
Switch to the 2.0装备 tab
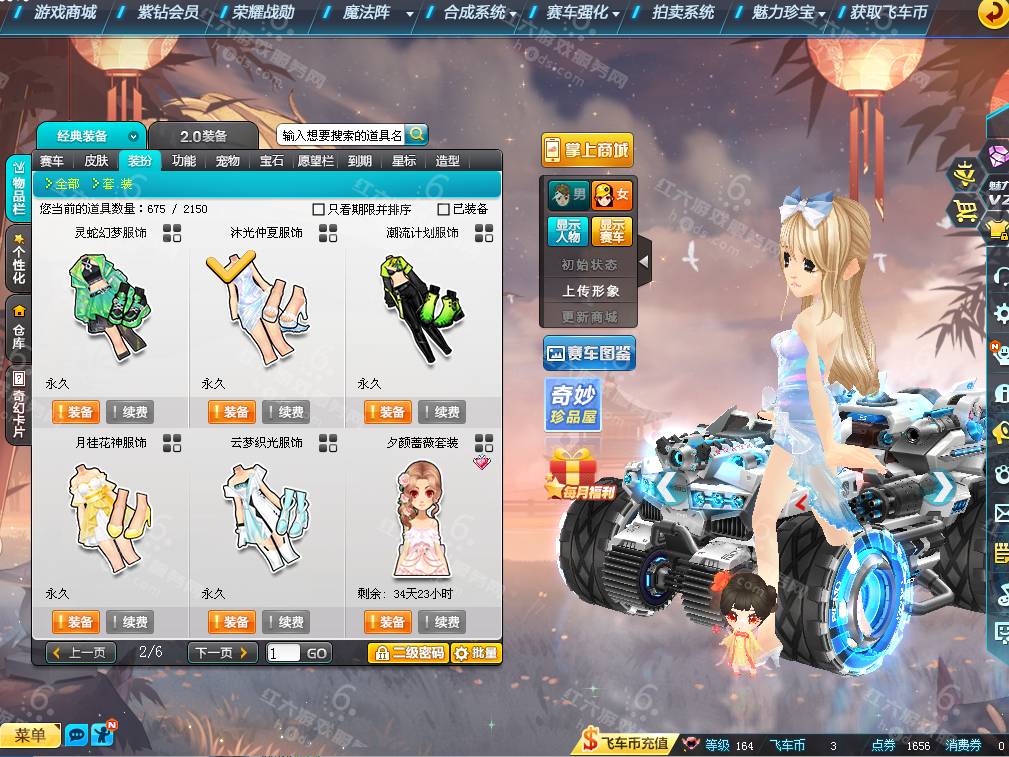click(203, 136)
